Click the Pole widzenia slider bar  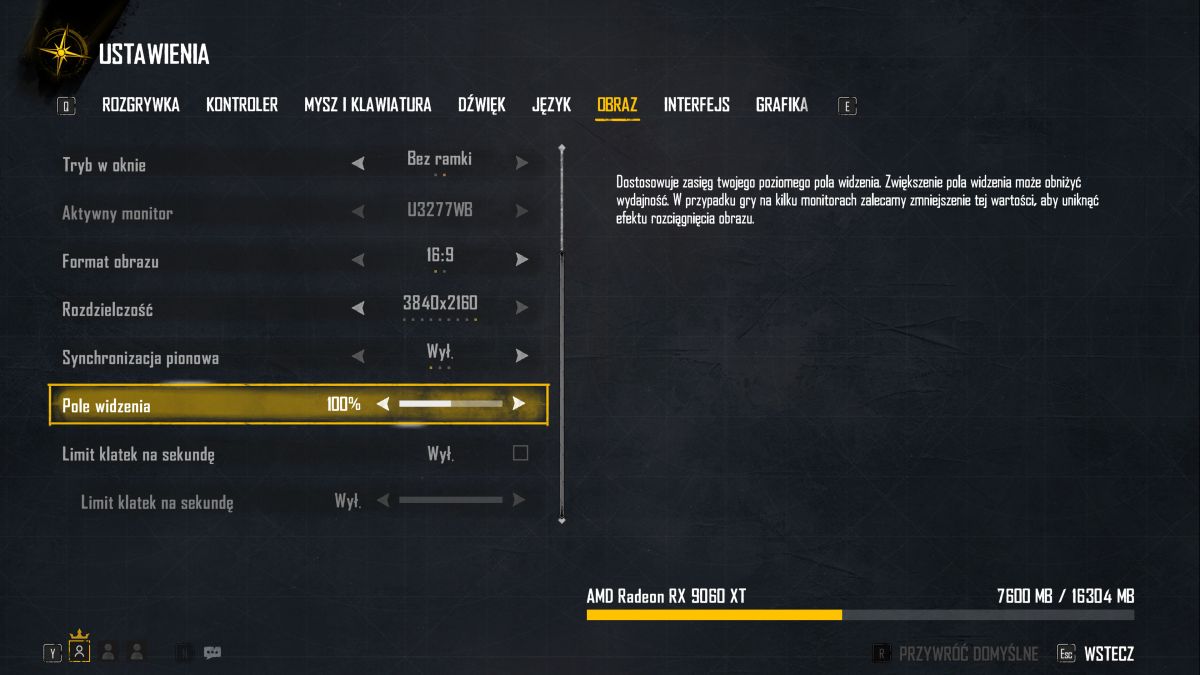click(x=451, y=404)
